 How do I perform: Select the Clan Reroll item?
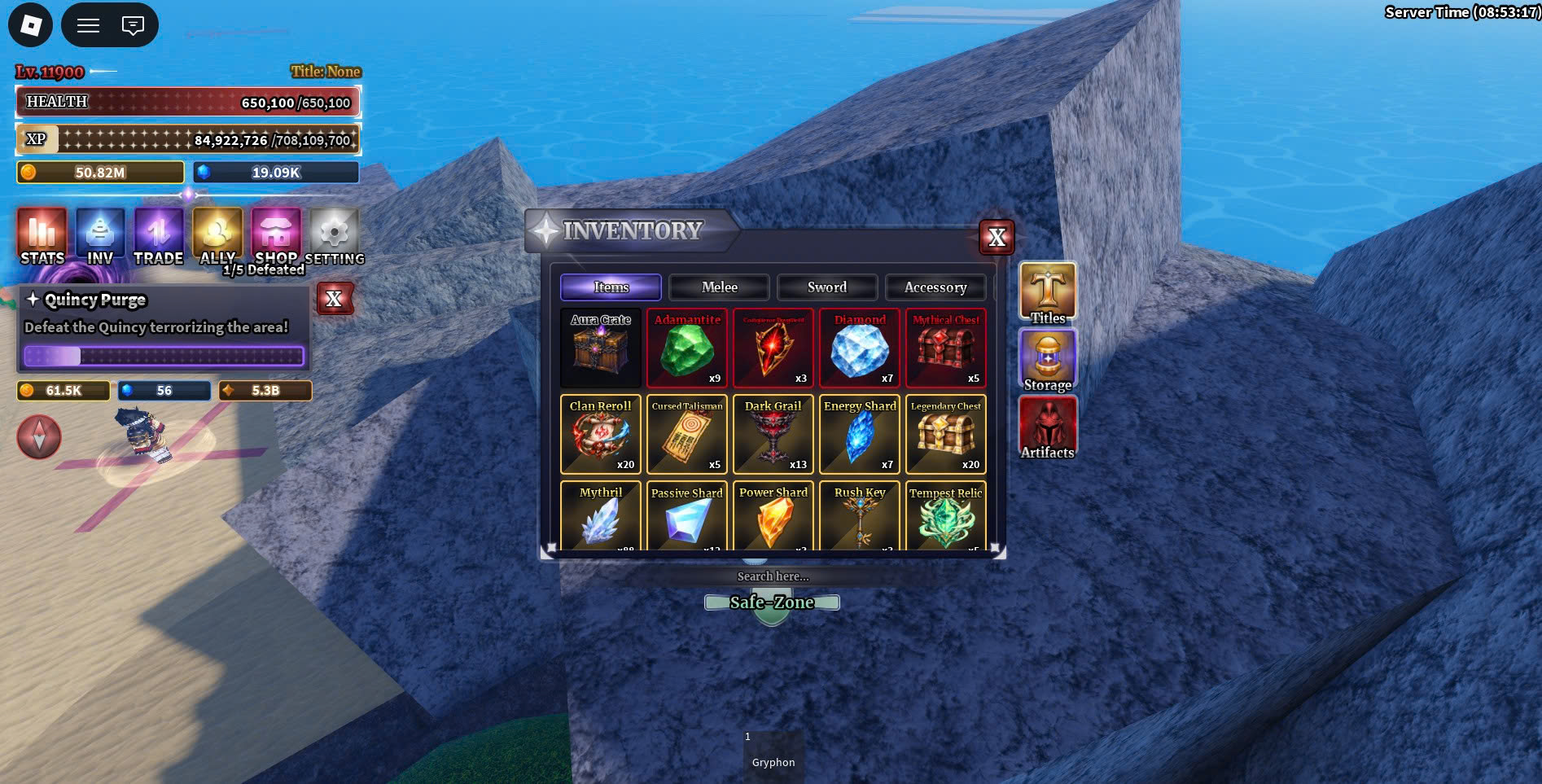601,435
